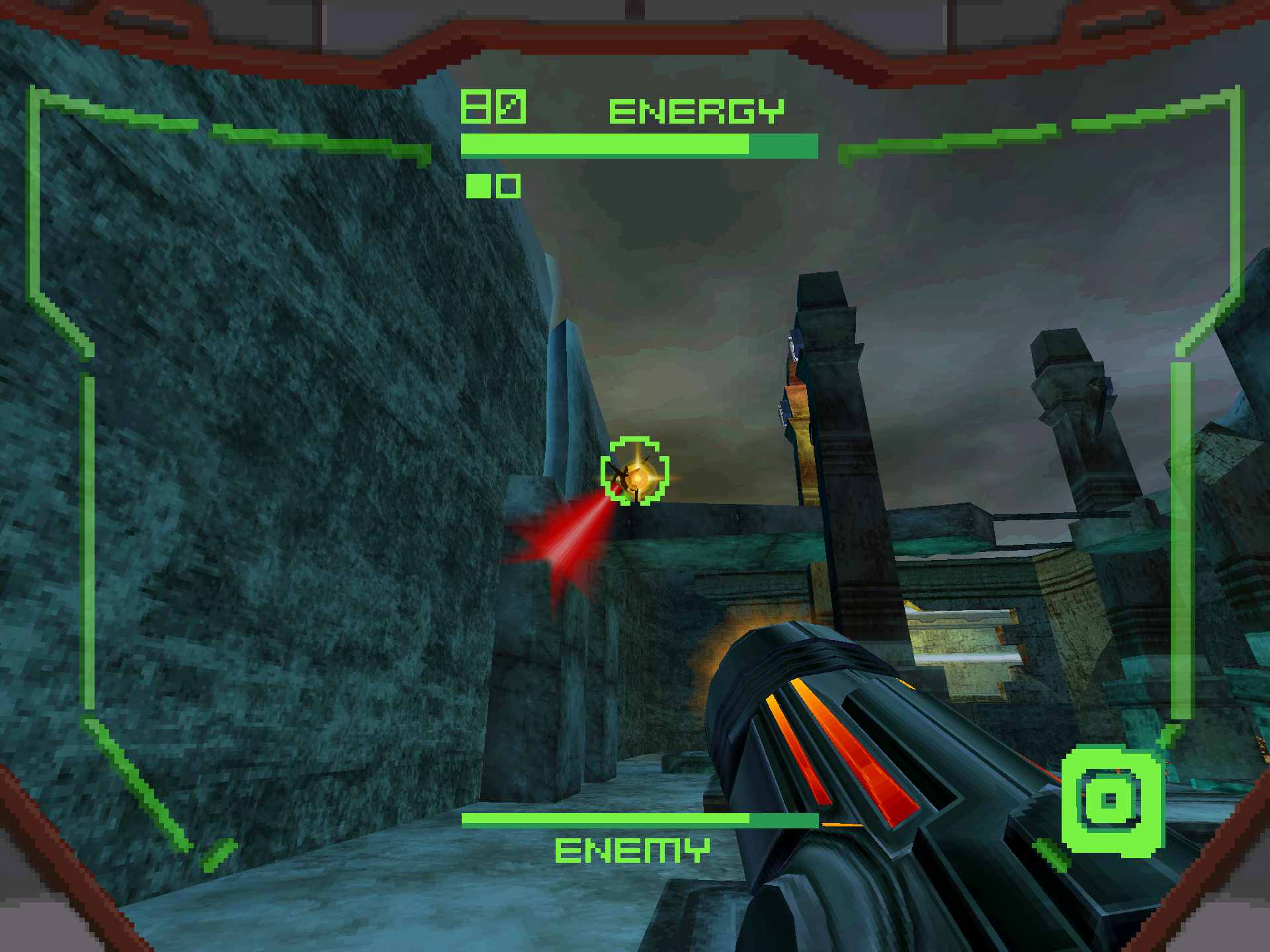Select the green beam weapon icon
This screenshot has height=952, width=1270.
coord(1111,801)
